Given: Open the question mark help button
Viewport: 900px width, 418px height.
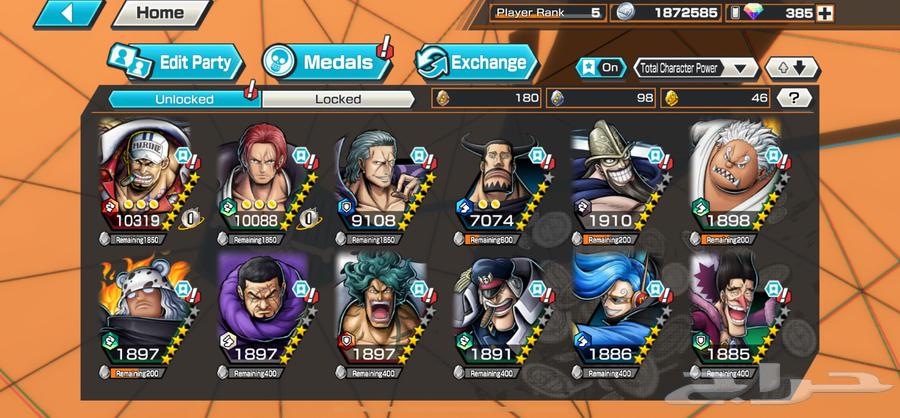Looking at the screenshot, I should (x=794, y=98).
